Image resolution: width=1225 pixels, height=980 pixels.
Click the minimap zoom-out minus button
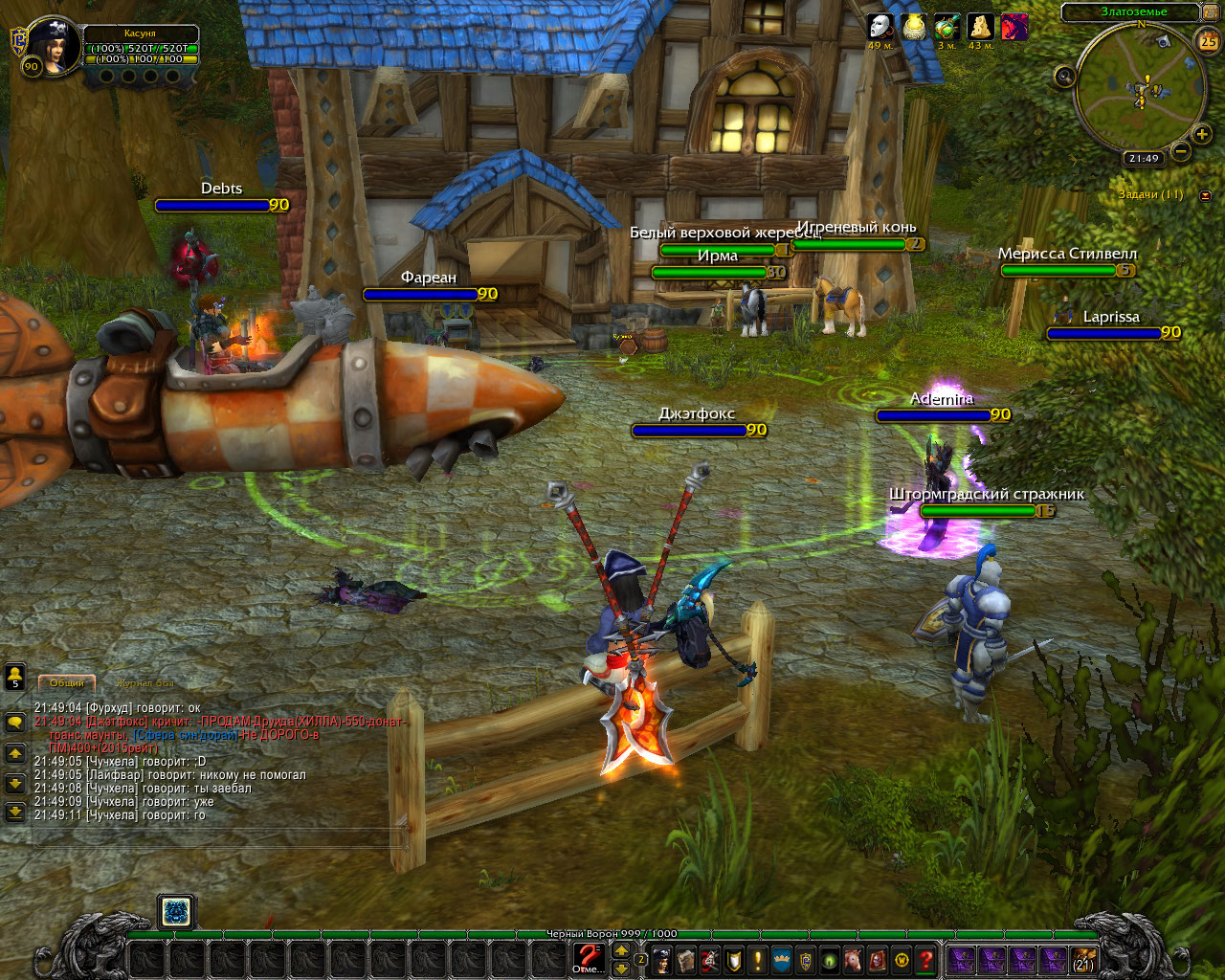point(1181,151)
